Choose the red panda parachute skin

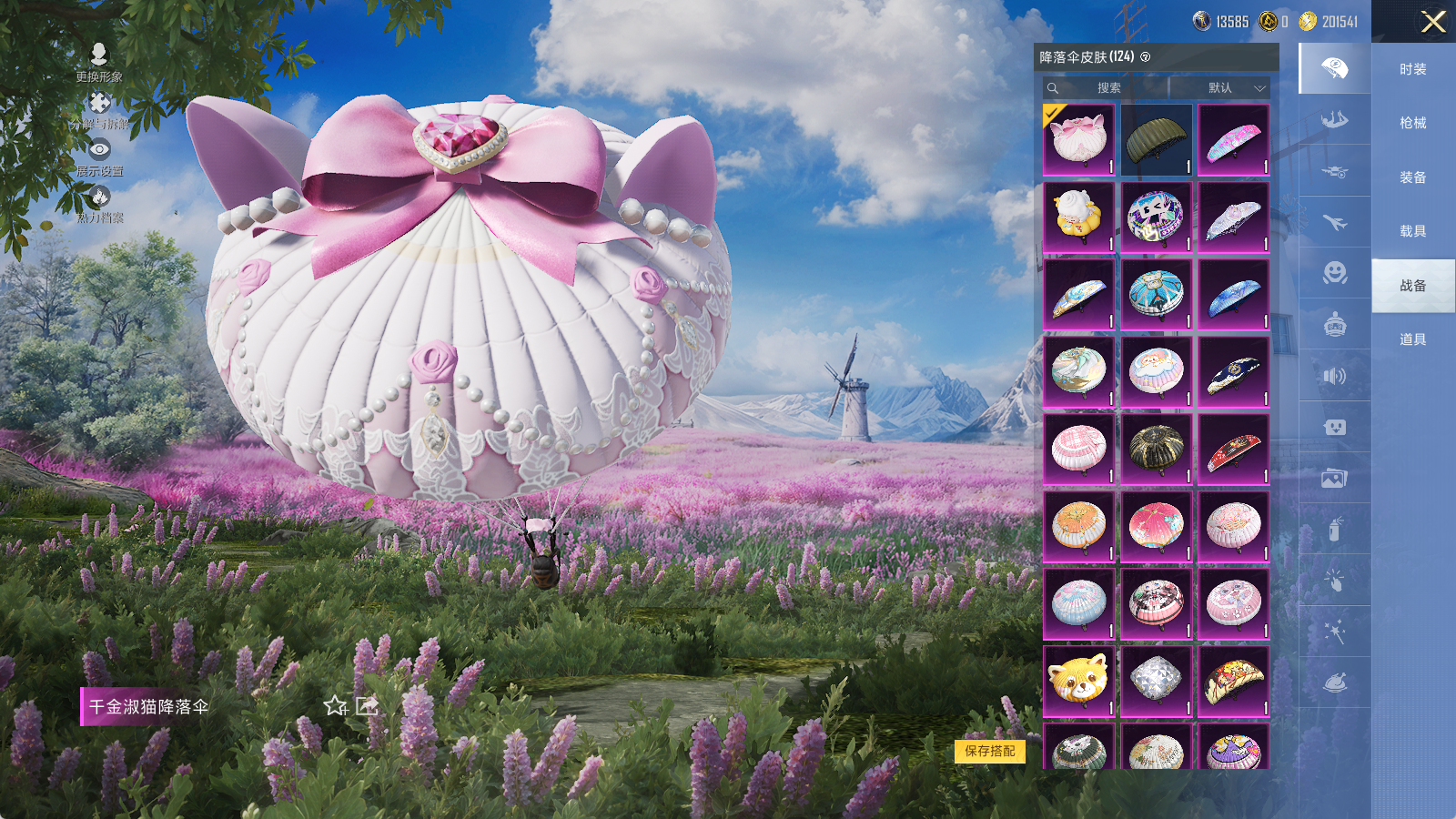coord(1078,681)
